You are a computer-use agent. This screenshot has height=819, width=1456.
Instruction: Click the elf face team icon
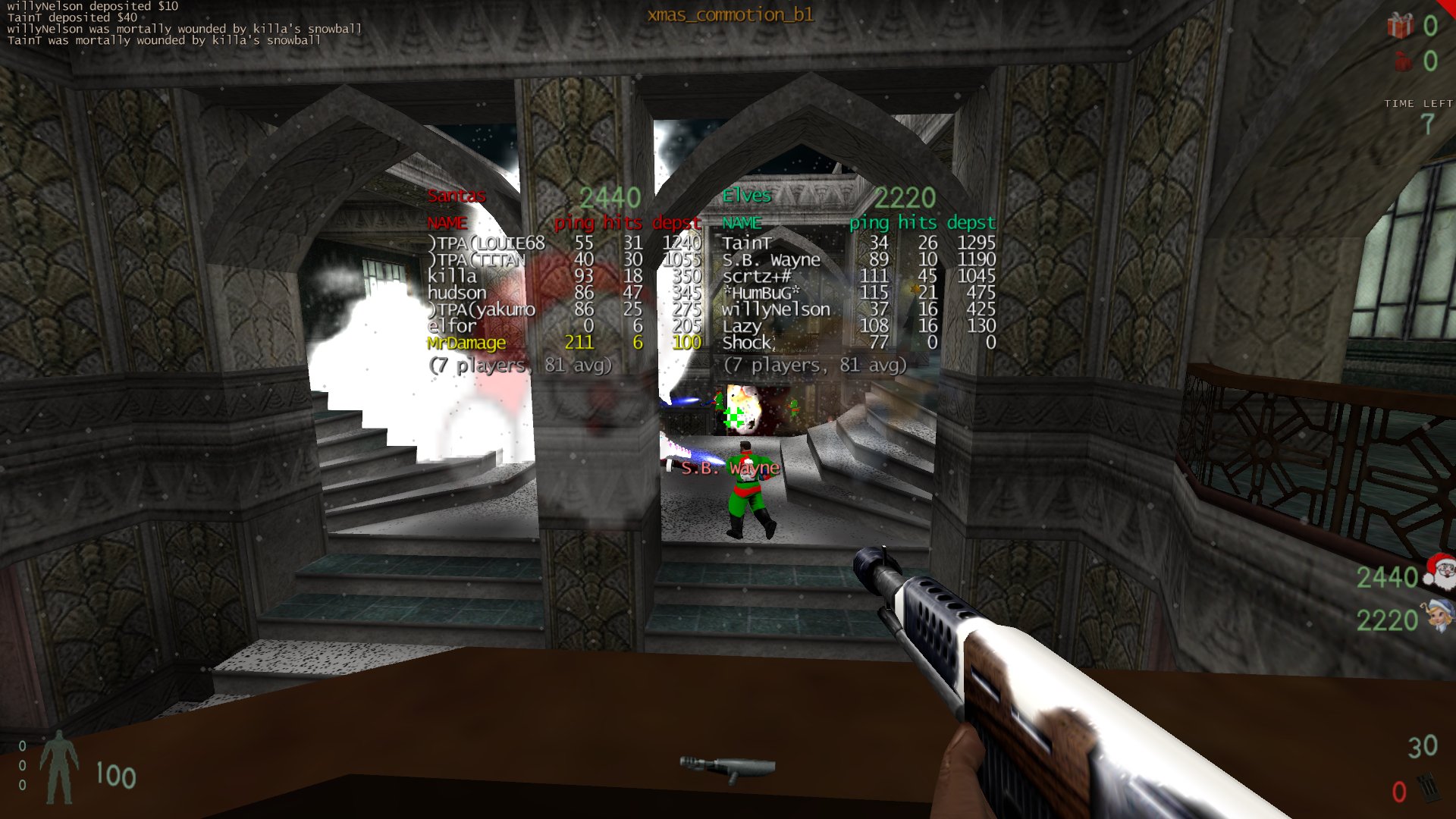[1439, 615]
